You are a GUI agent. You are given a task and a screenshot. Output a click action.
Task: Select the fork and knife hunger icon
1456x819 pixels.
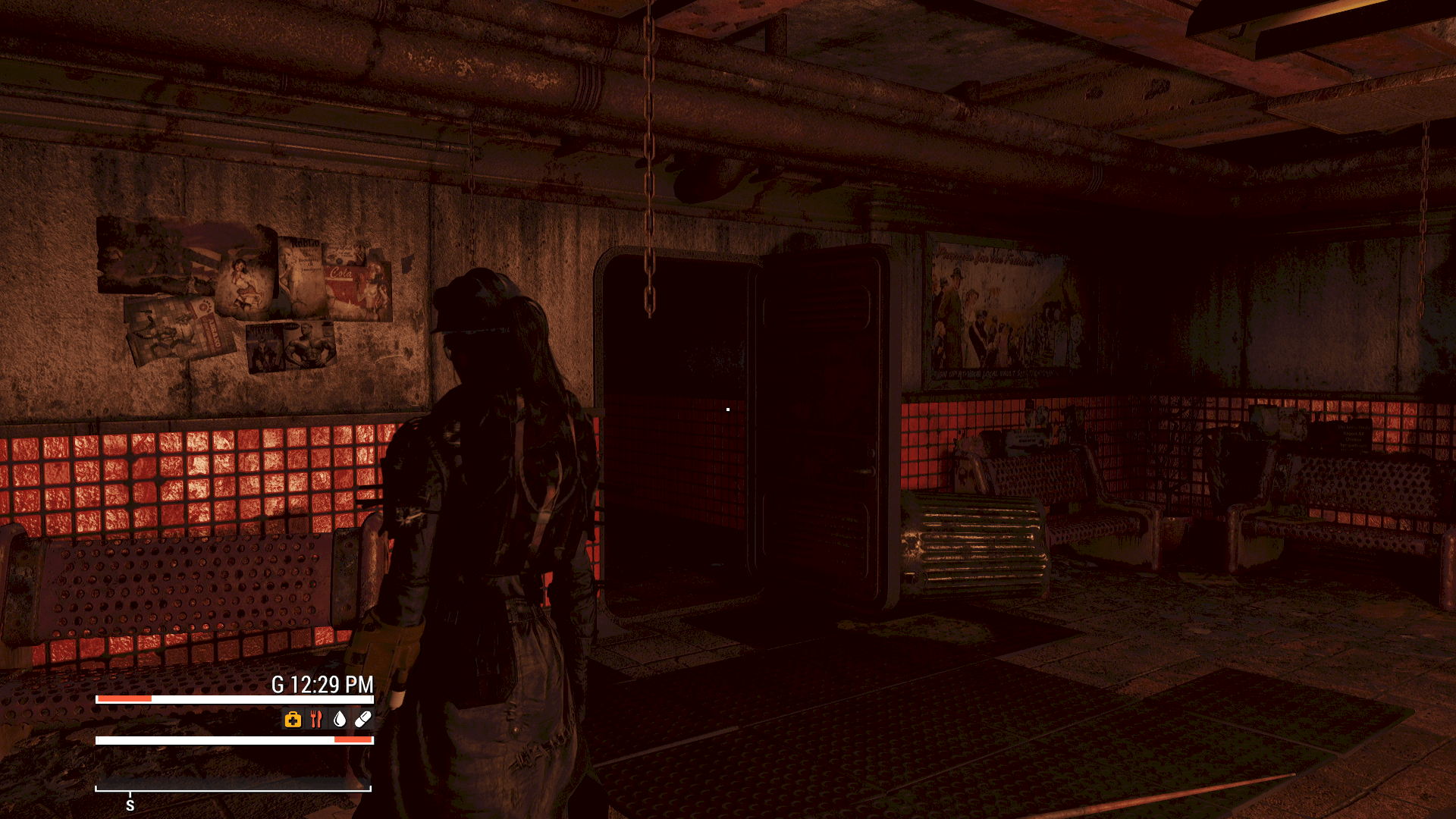[x=316, y=720]
